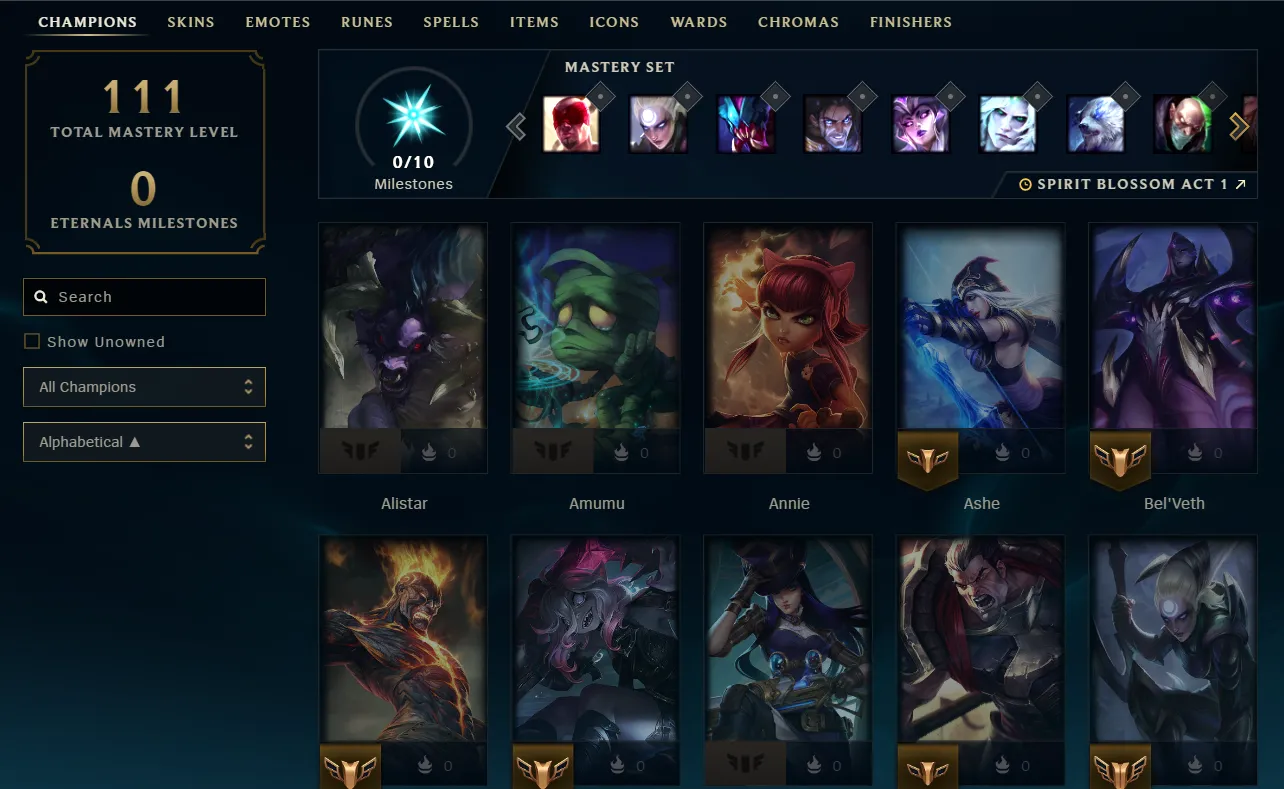Click the diamond marker above Lee Sin's Mastery Set portrait
Viewport: 1284px width, 789px height.
[601, 96]
